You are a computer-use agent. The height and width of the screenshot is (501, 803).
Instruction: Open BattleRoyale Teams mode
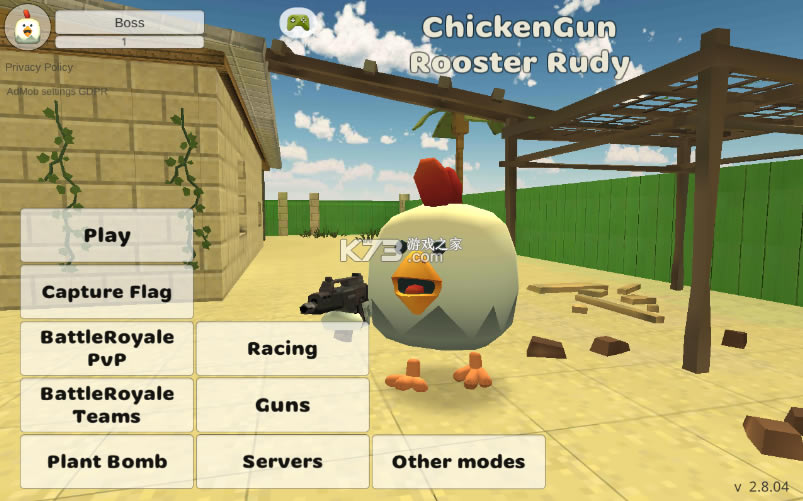point(107,405)
